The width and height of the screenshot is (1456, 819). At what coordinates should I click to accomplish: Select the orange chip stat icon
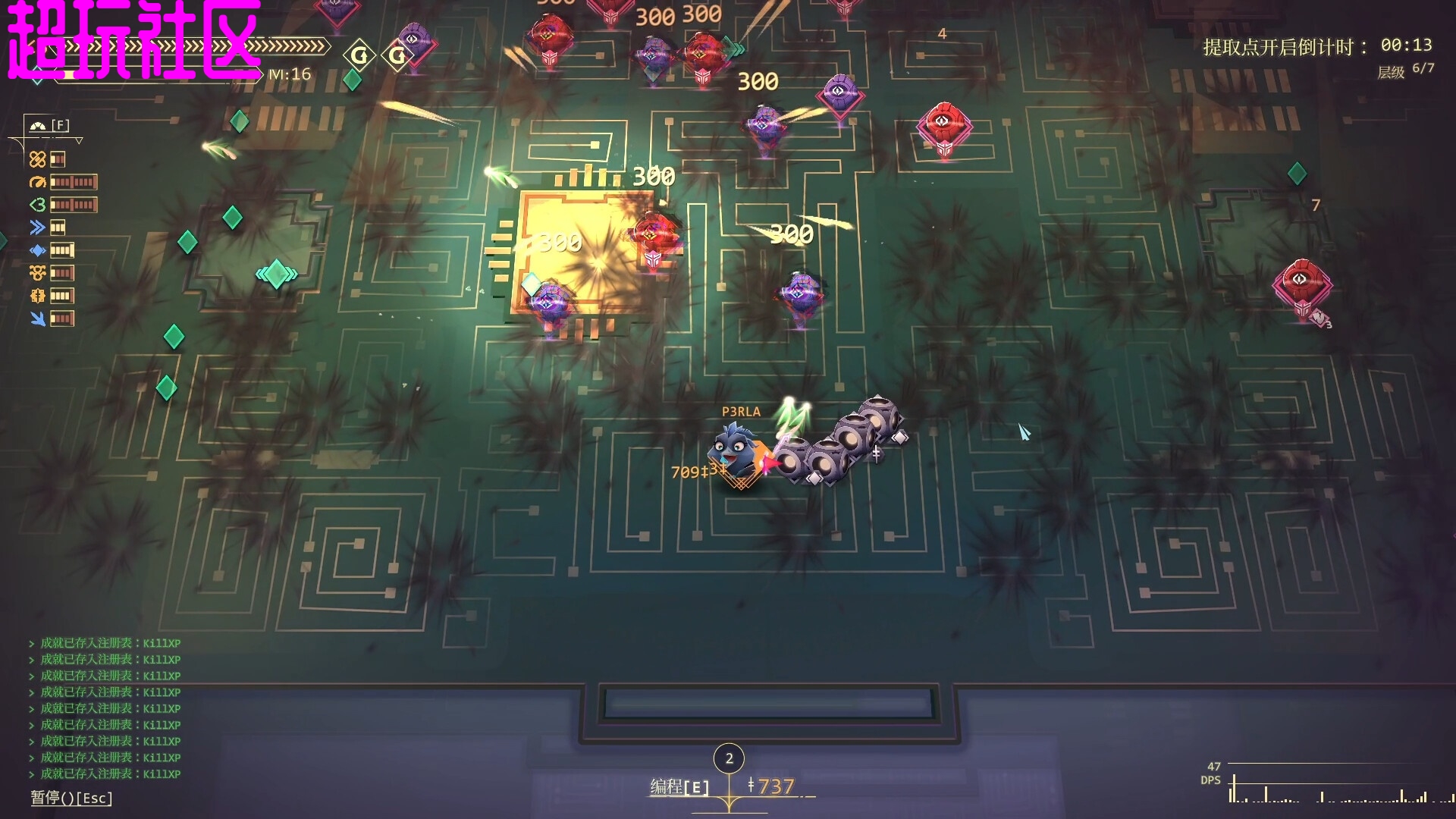click(37, 296)
